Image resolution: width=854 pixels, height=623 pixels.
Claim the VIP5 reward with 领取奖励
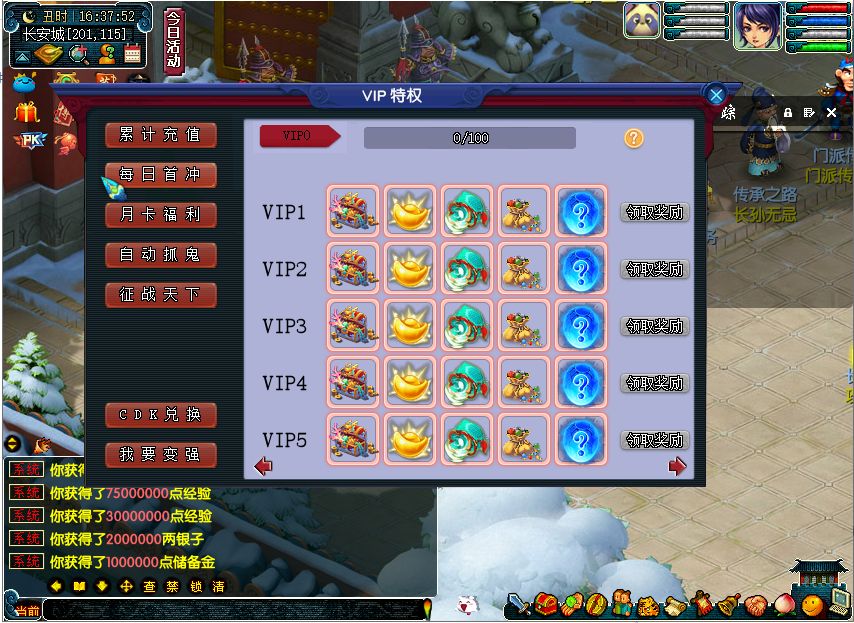655,440
